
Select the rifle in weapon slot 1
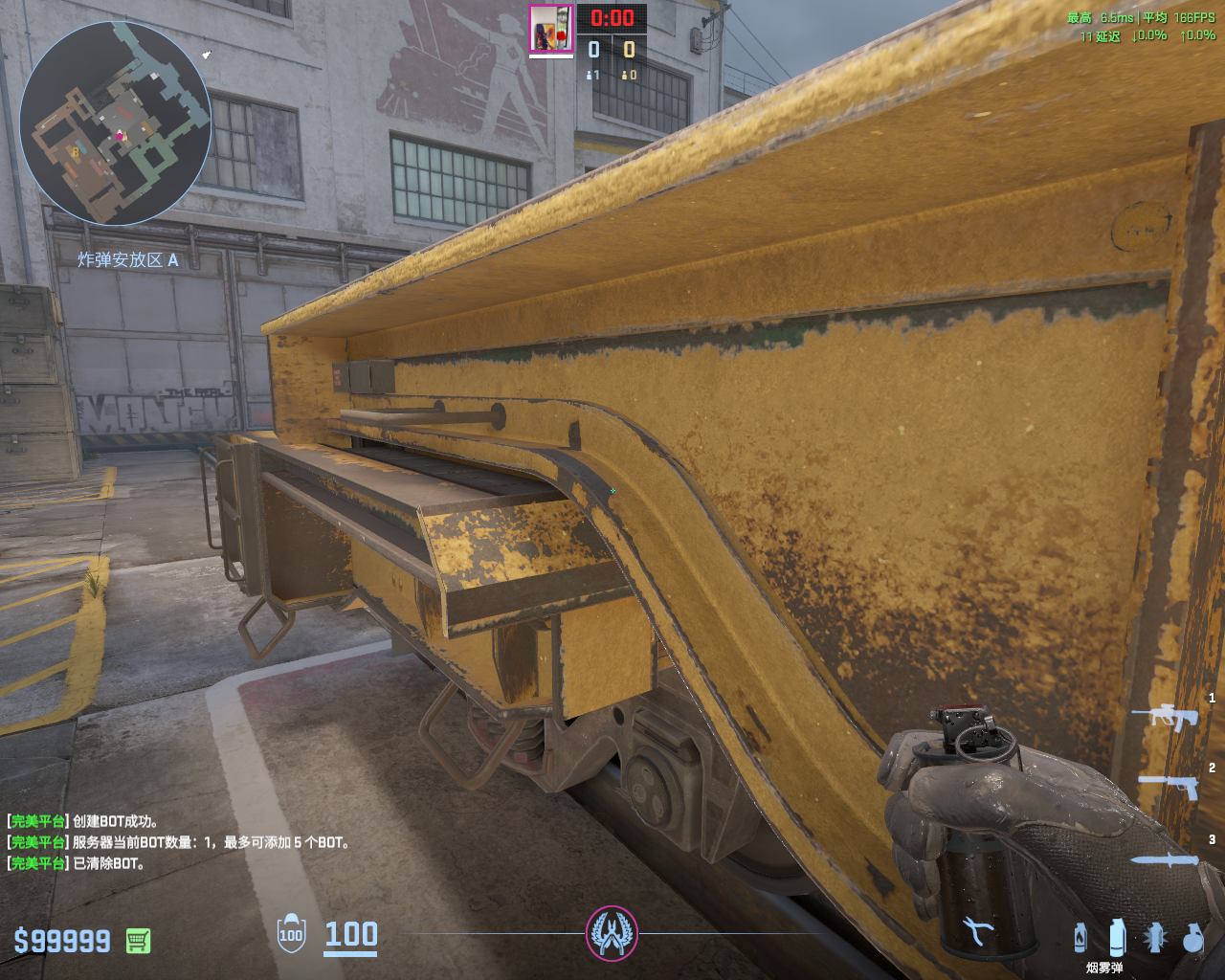pos(1165,716)
